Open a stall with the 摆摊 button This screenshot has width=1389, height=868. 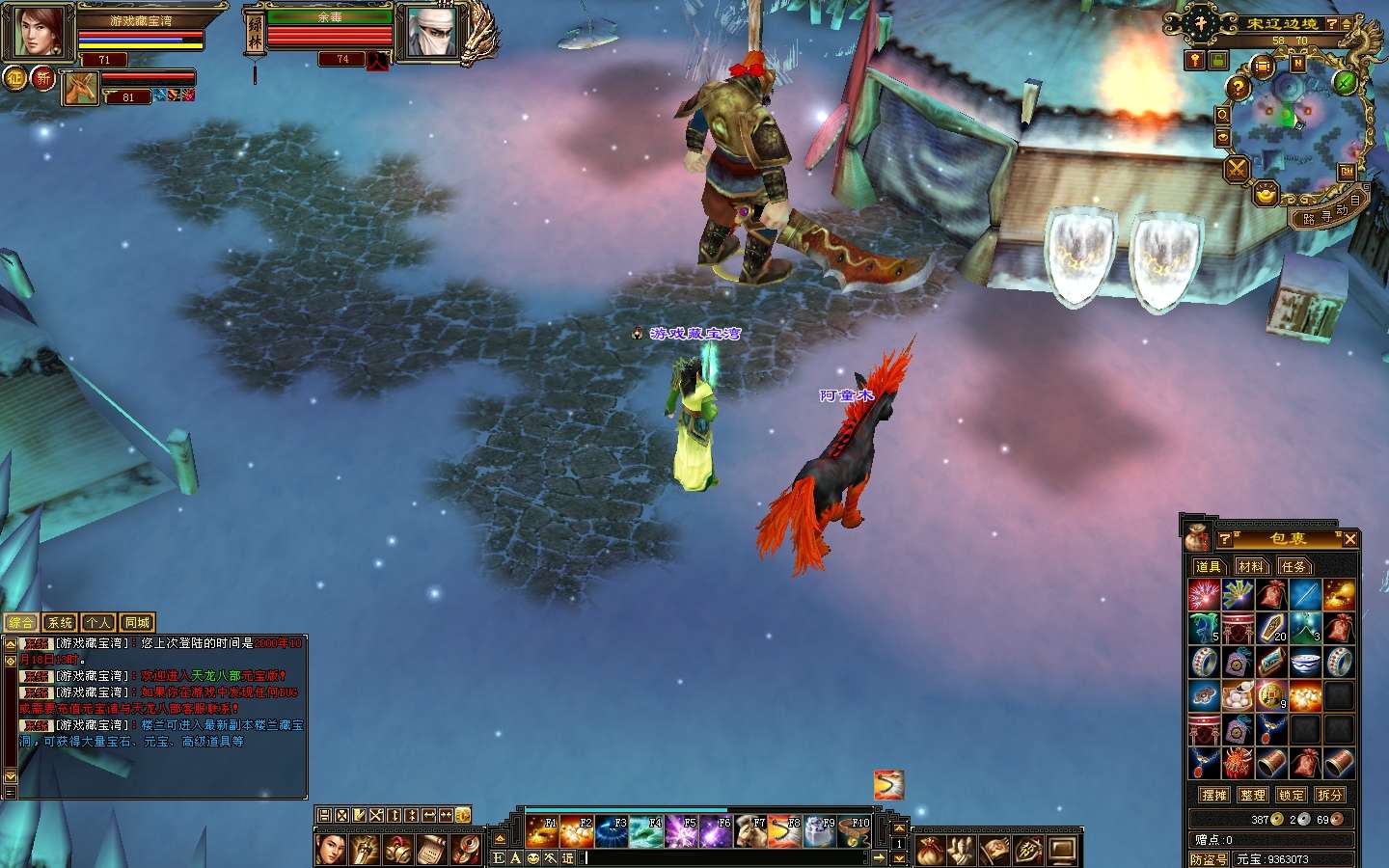coord(1214,795)
